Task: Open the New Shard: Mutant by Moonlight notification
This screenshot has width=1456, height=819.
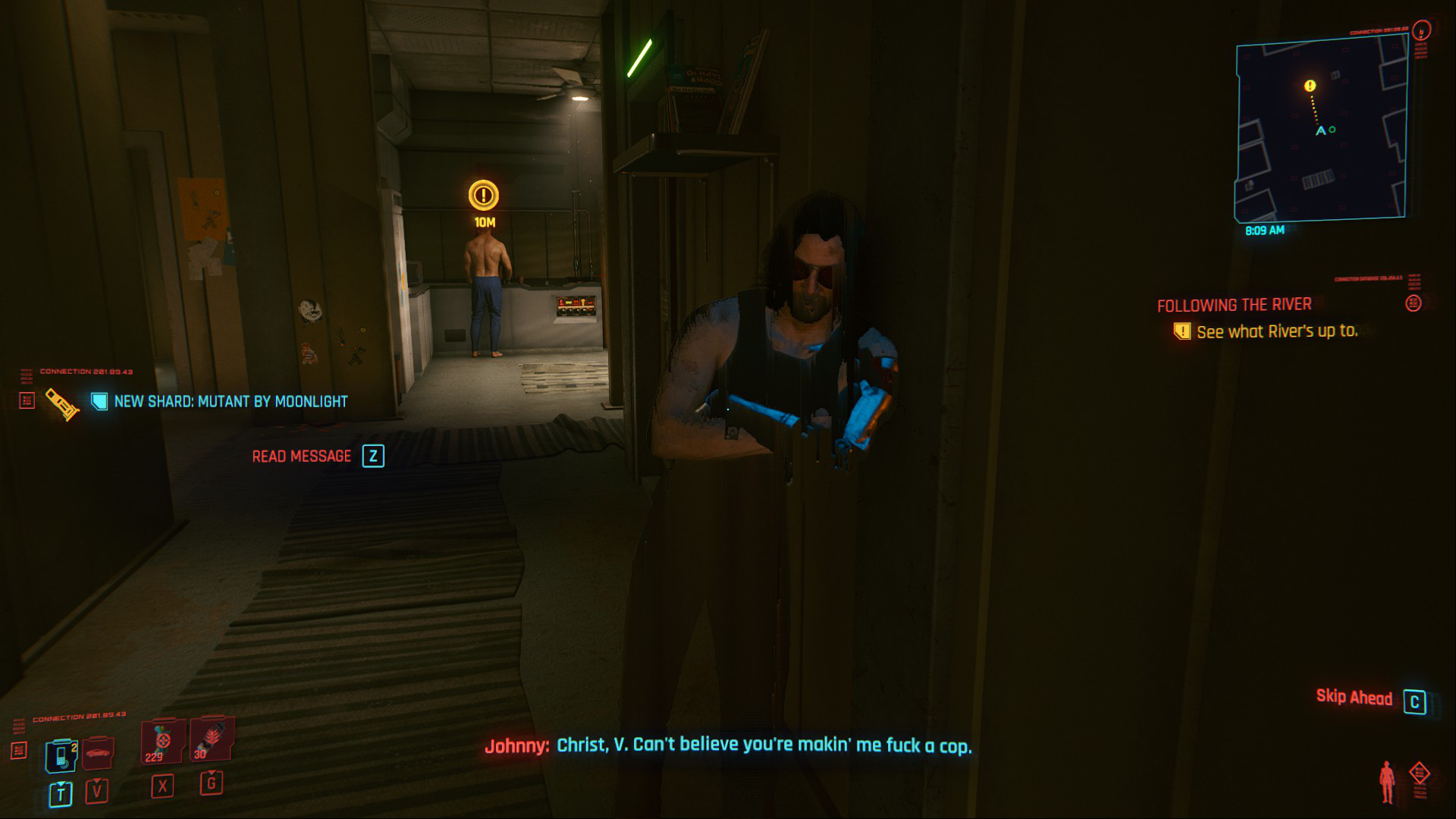Action: pos(231,401)
